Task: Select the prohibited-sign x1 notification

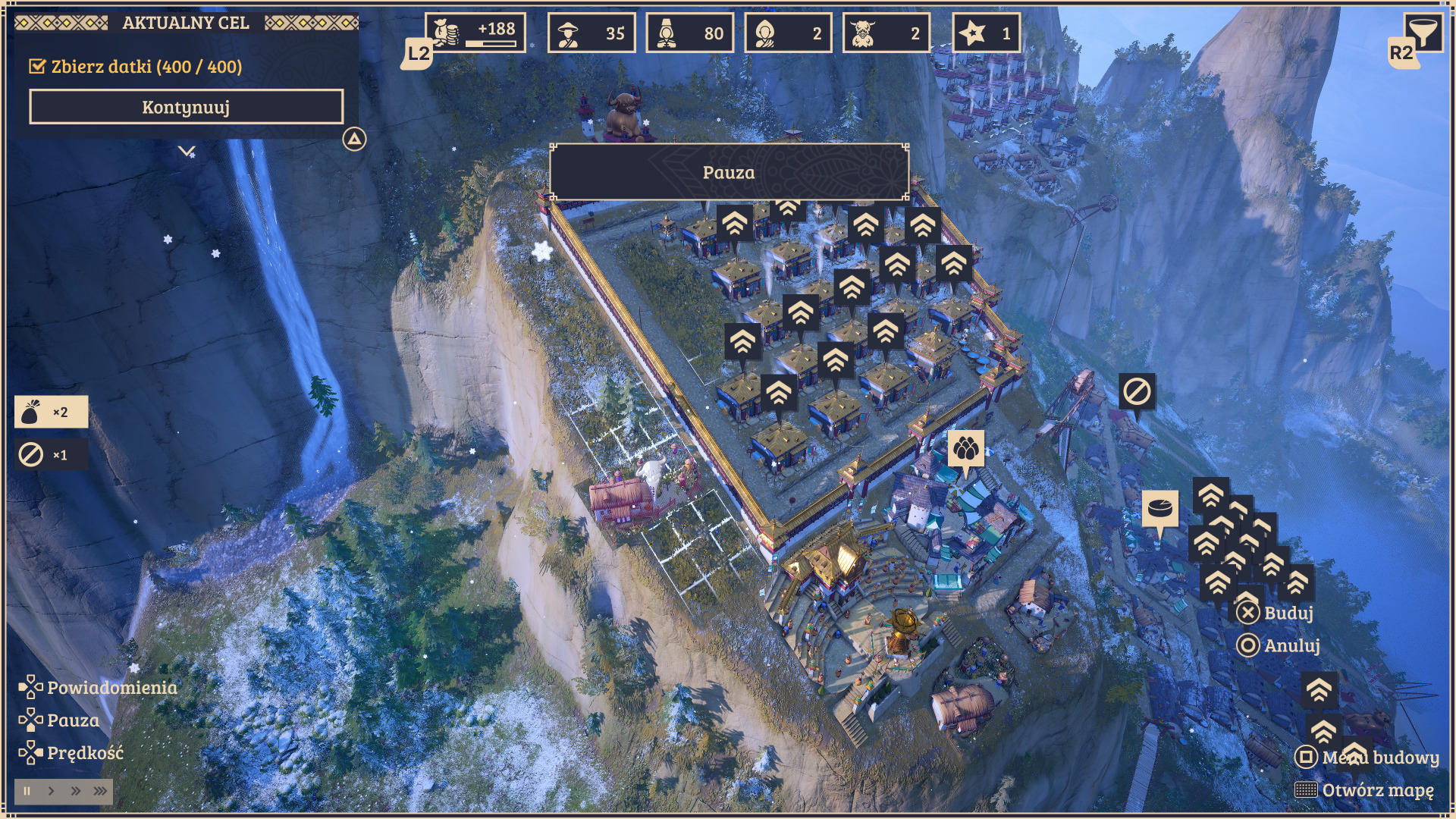Action: pos(51,455)
